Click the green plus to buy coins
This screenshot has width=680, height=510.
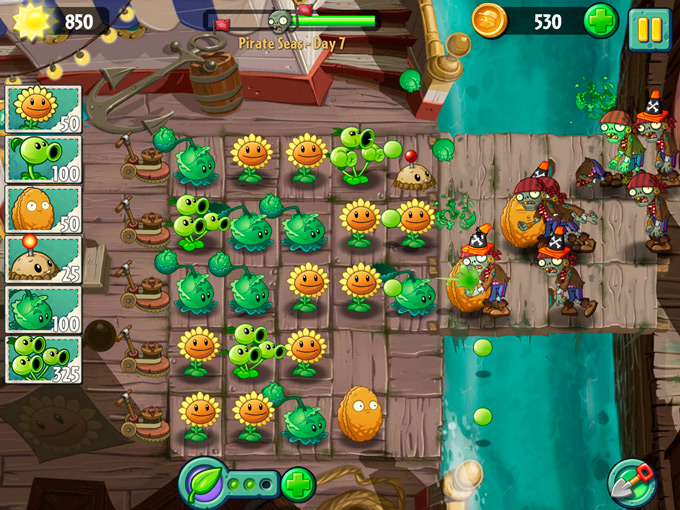[x=601, y=21]
